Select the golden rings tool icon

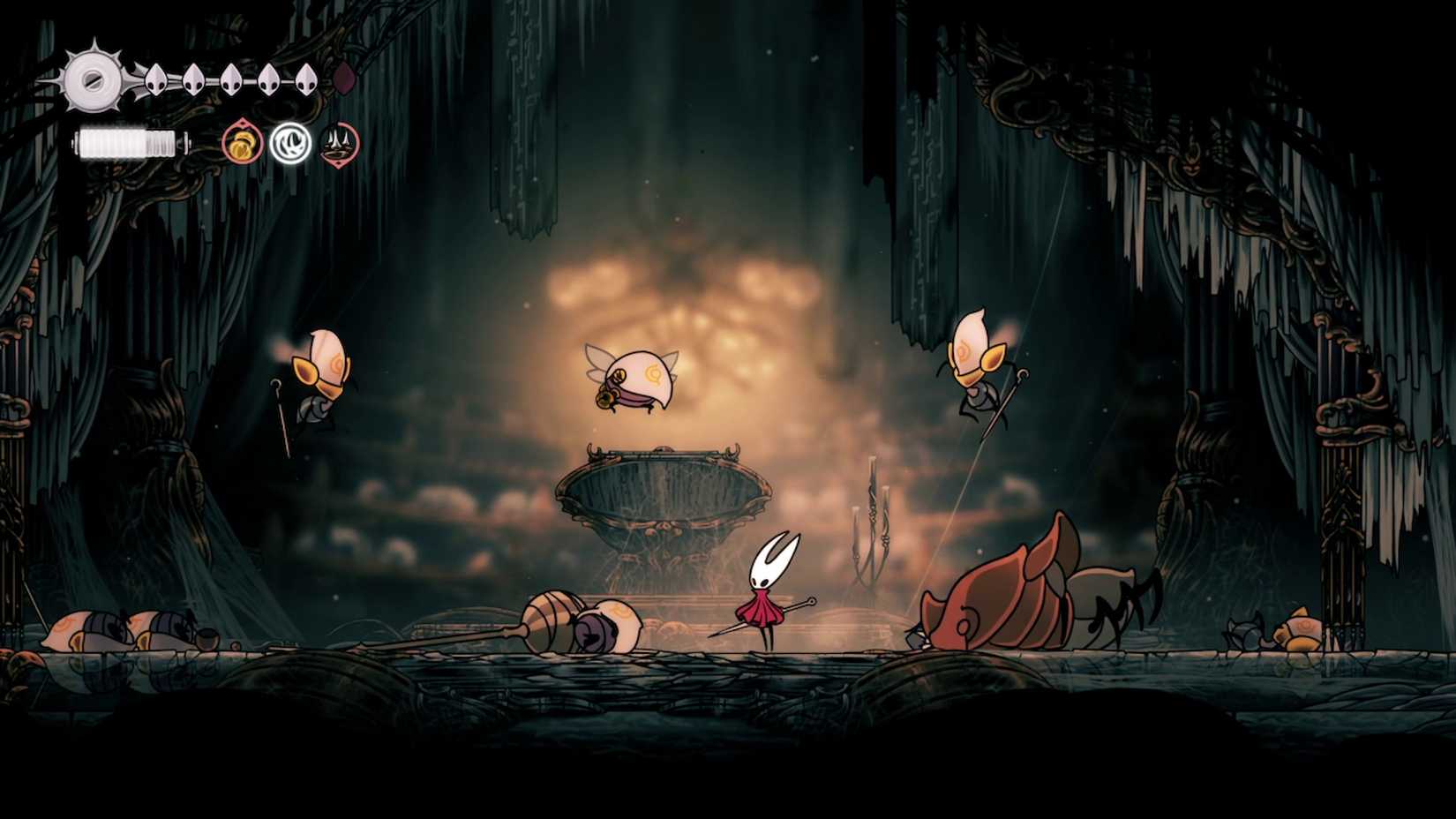click(x=241, y=142)
